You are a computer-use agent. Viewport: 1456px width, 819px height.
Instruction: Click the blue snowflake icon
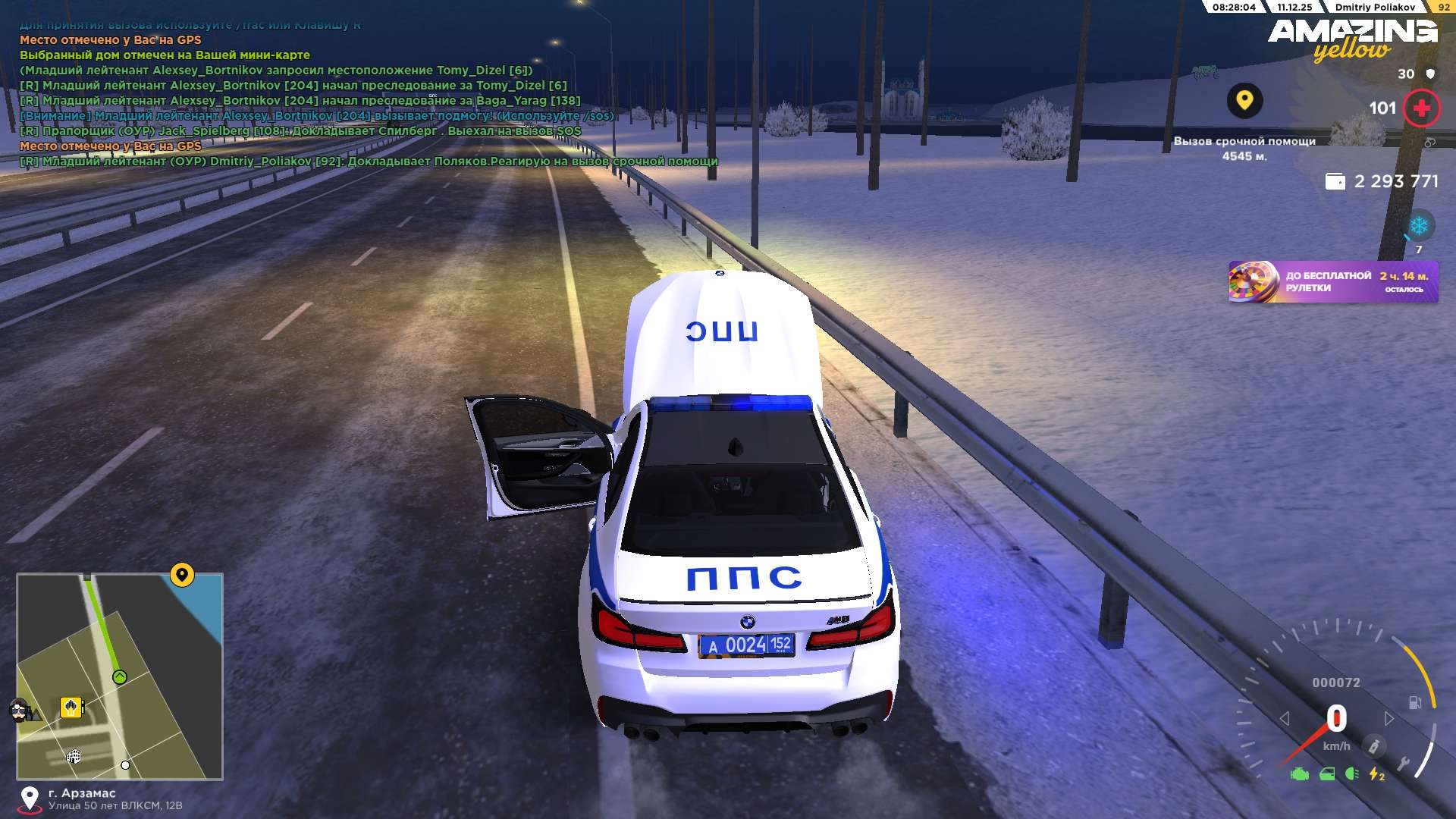(1418, 226)
